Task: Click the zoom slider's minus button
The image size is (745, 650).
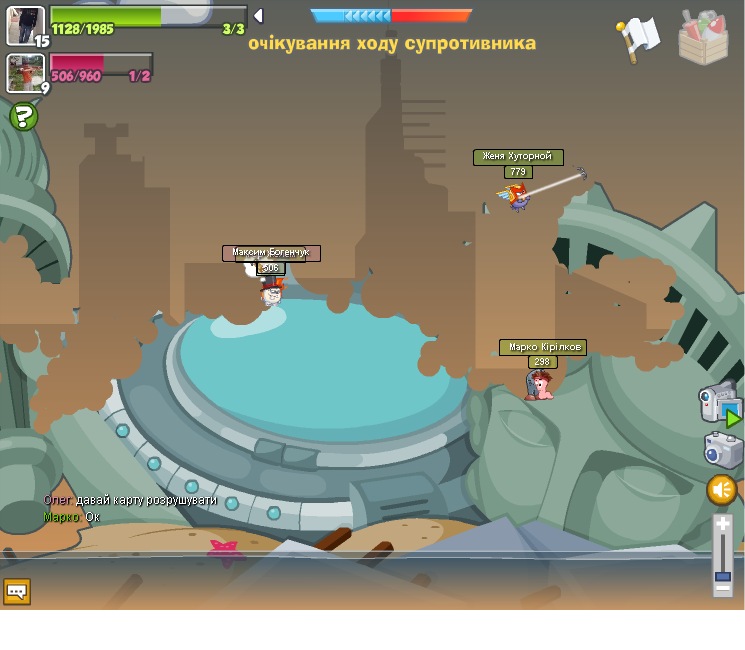Action: [723, 589]
